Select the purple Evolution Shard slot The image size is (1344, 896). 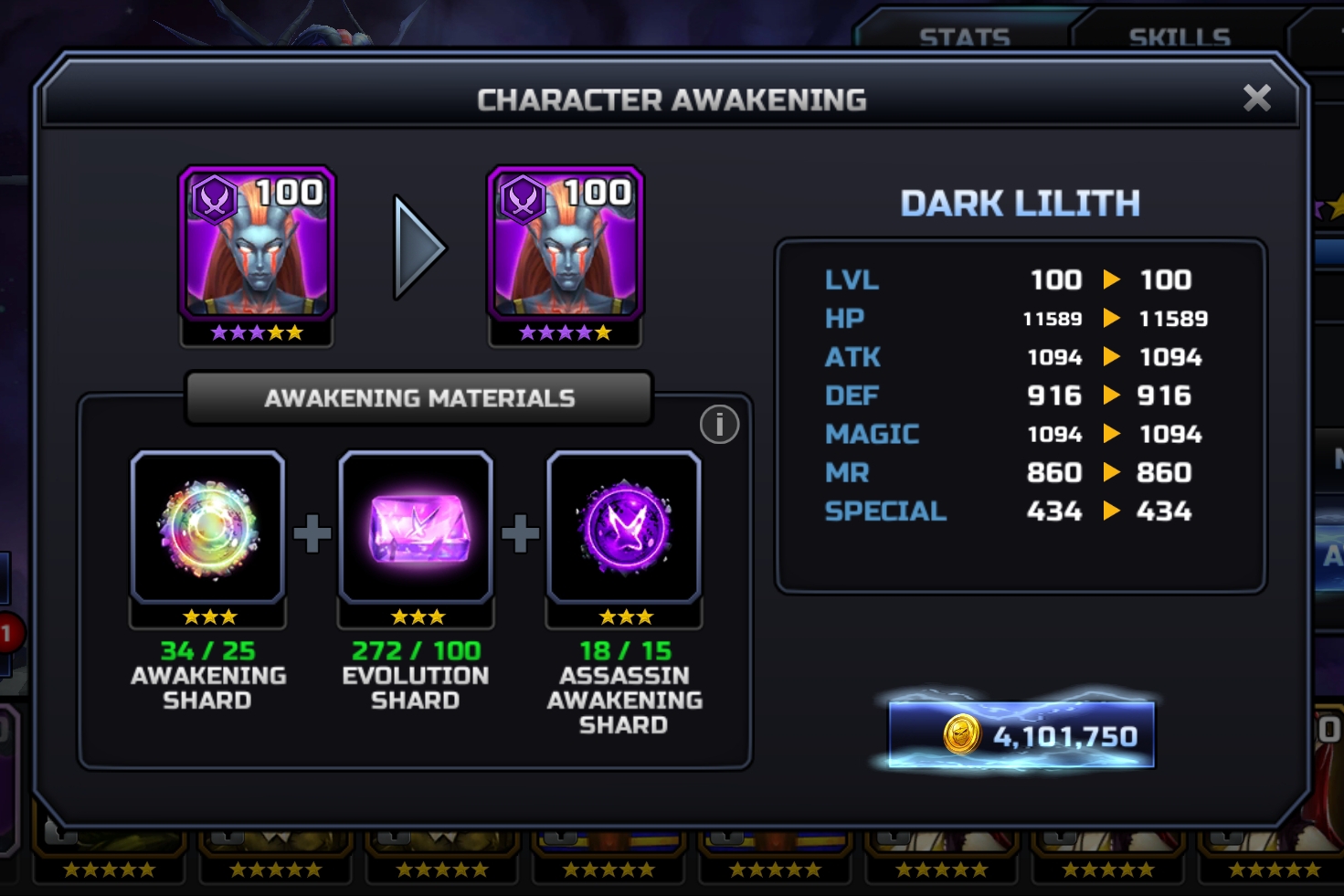click(417, 529)
